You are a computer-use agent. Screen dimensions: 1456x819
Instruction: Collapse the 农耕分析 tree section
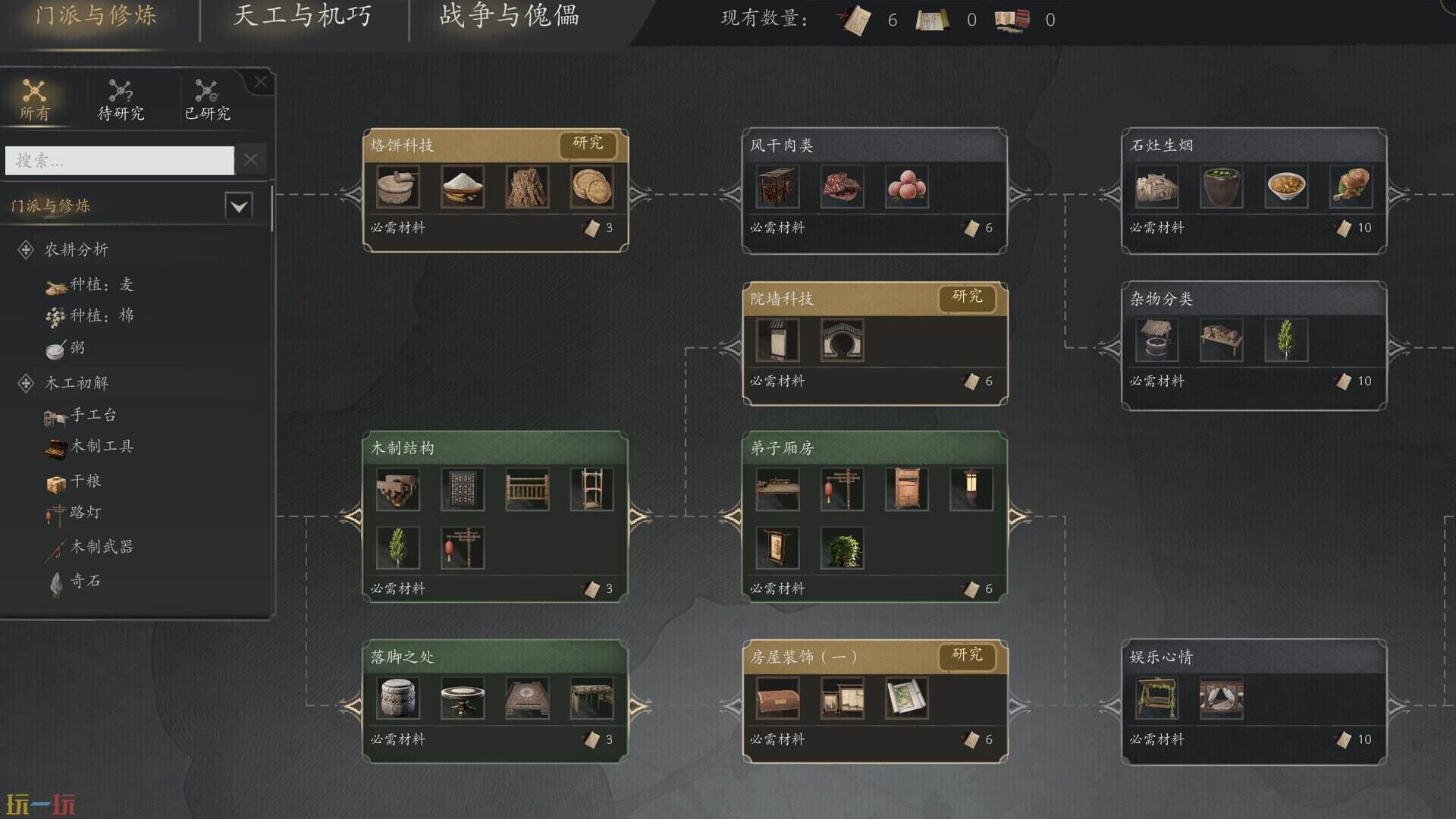point(26,249)
